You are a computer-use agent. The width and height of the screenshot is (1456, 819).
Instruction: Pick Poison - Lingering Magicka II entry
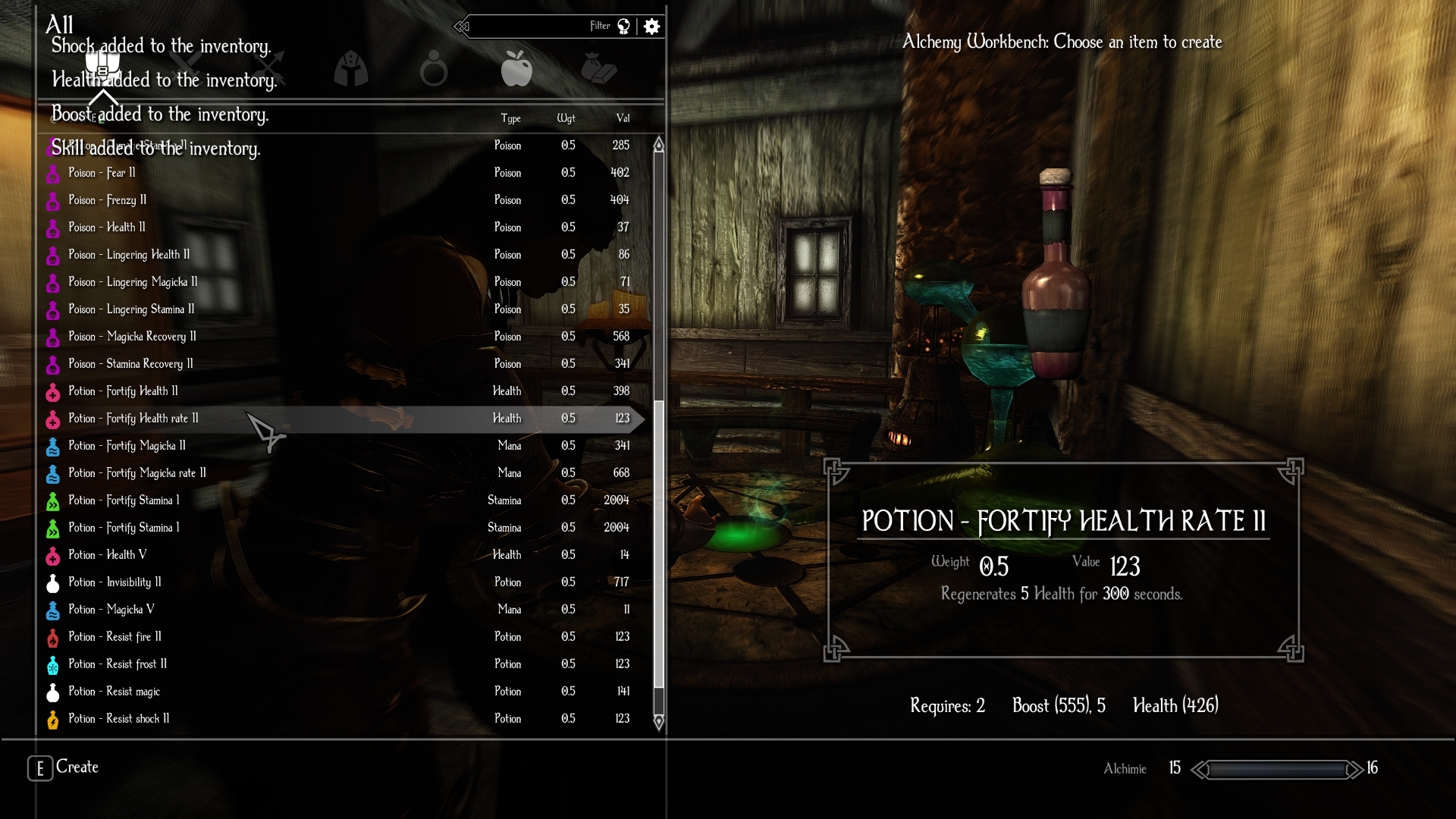133,282
